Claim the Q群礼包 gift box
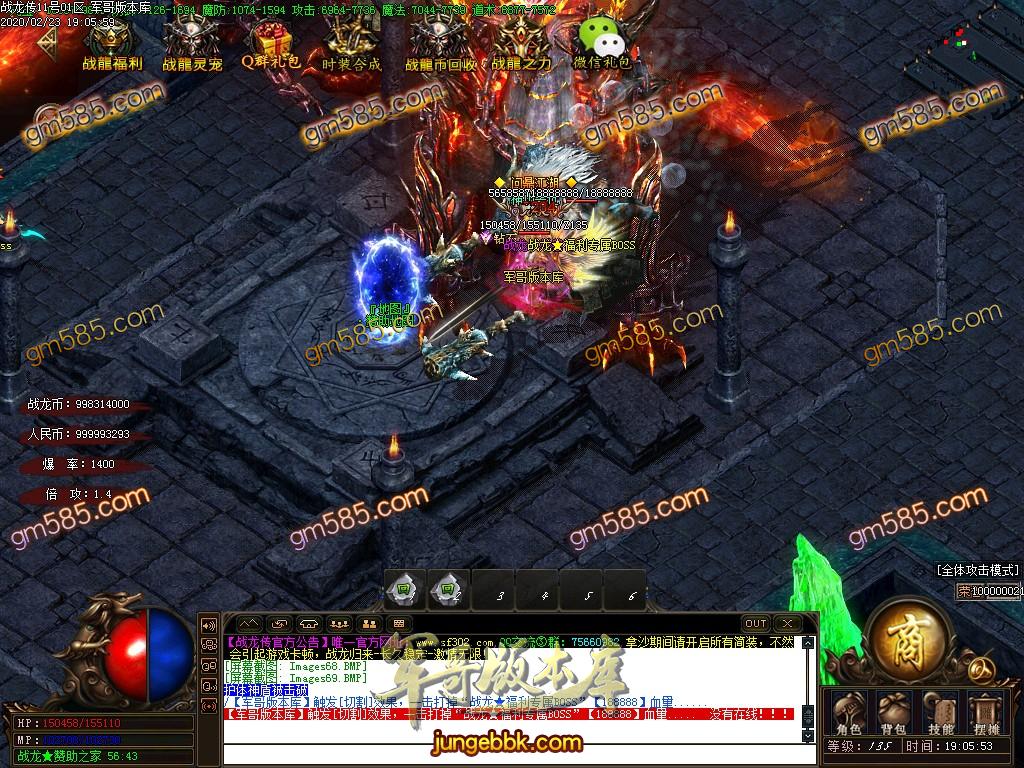This screenshot has width=1024, height=768. pos(271,44)
